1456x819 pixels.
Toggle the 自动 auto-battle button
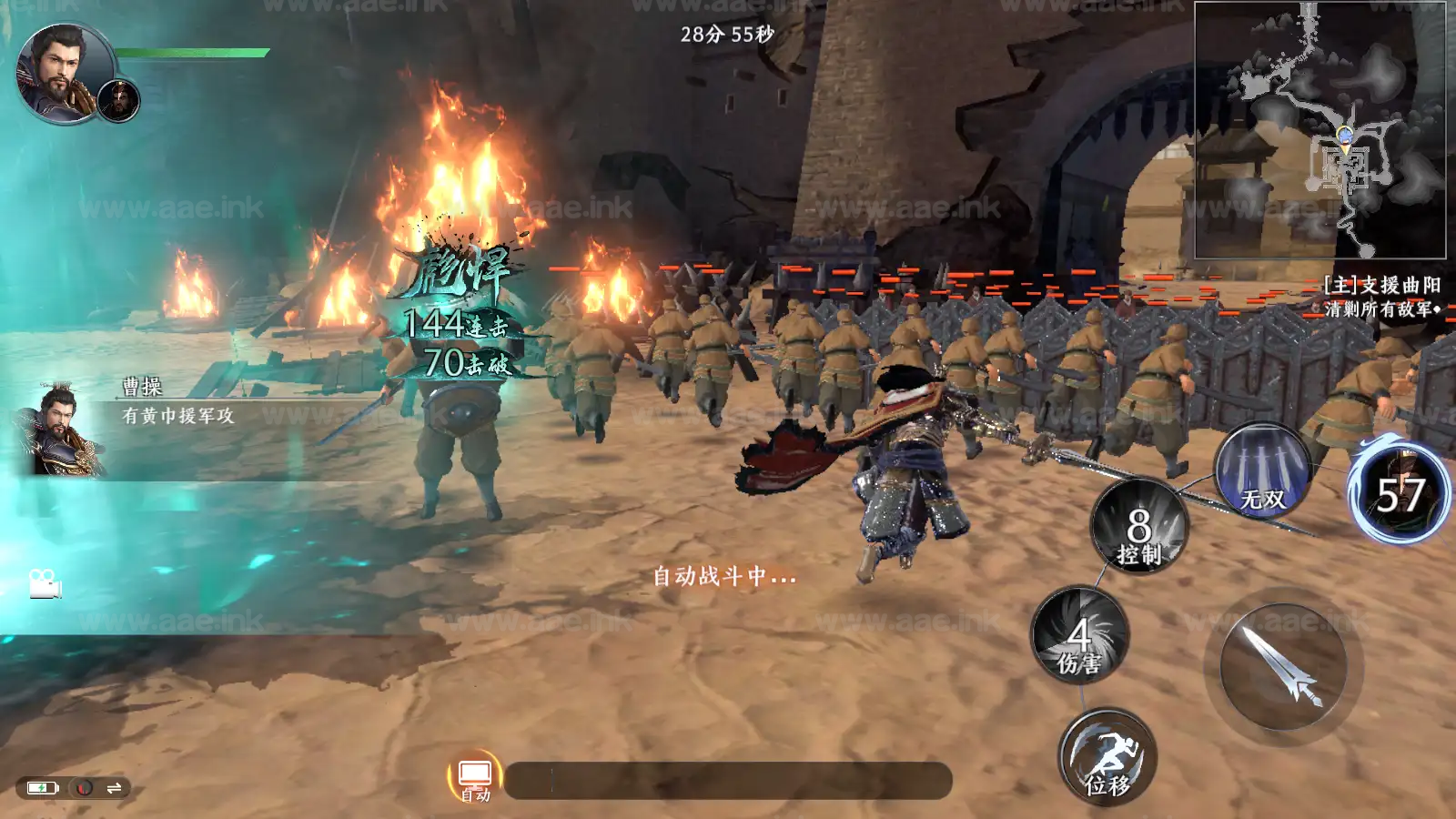point(475,776)
